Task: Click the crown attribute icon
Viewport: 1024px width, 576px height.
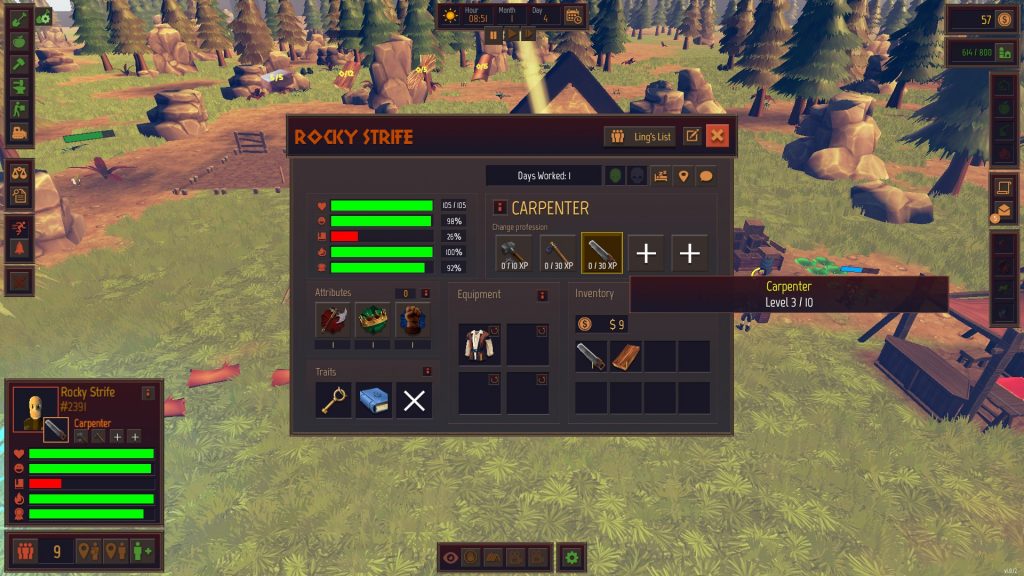Action: [x=373, y=321]
